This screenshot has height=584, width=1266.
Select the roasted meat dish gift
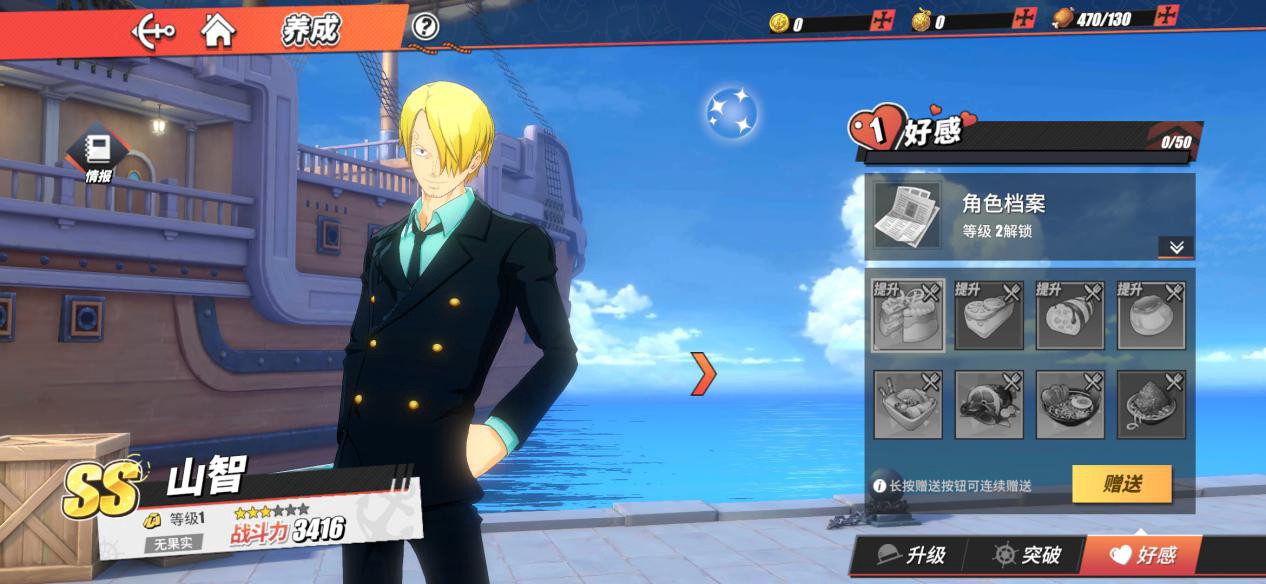(x=989, y=404)
